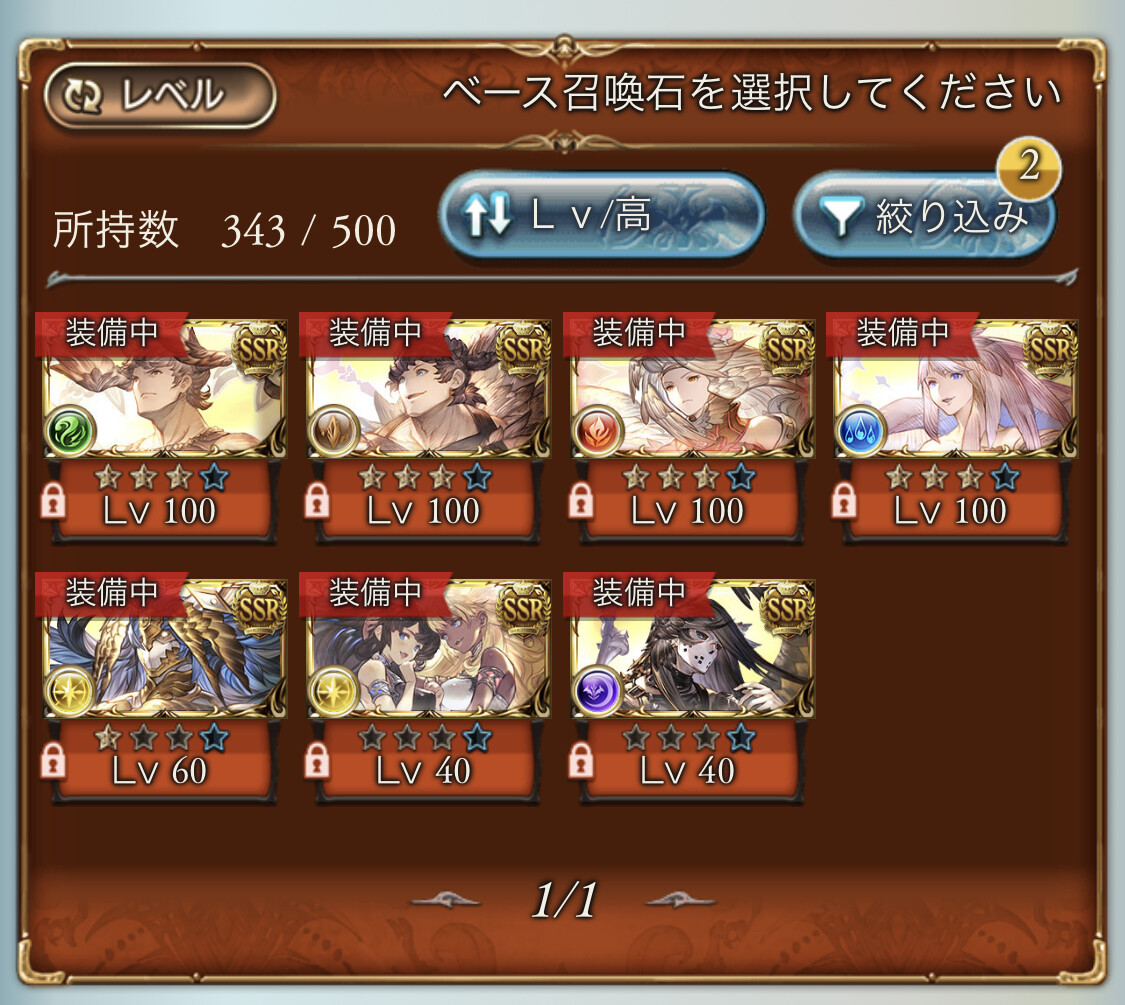
Task: Choose the light element Lv 60 summon
Action: click(165, 650)
